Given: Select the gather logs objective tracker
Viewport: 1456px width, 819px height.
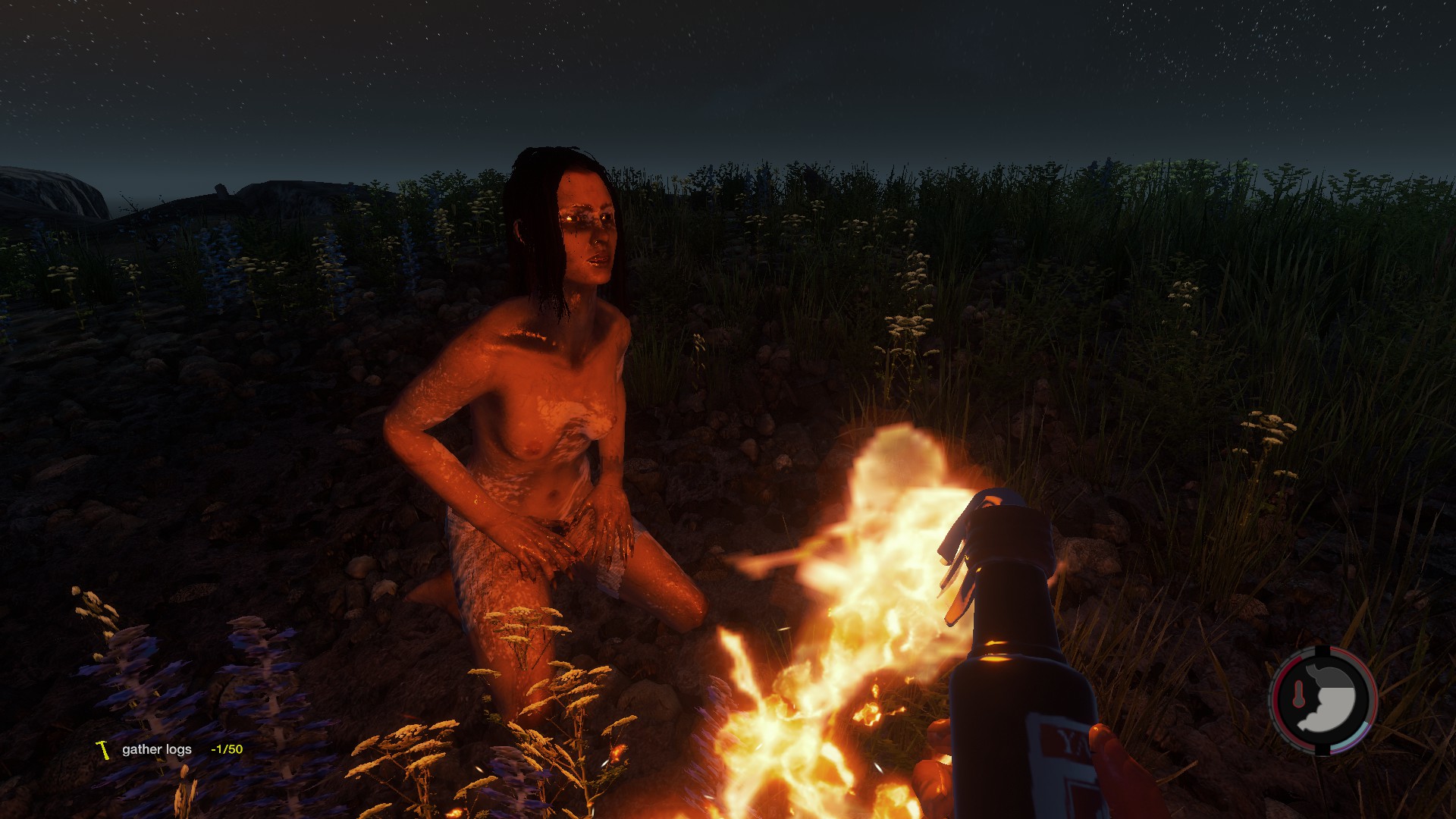Looking at the screenshot, I should click(169, 749).
